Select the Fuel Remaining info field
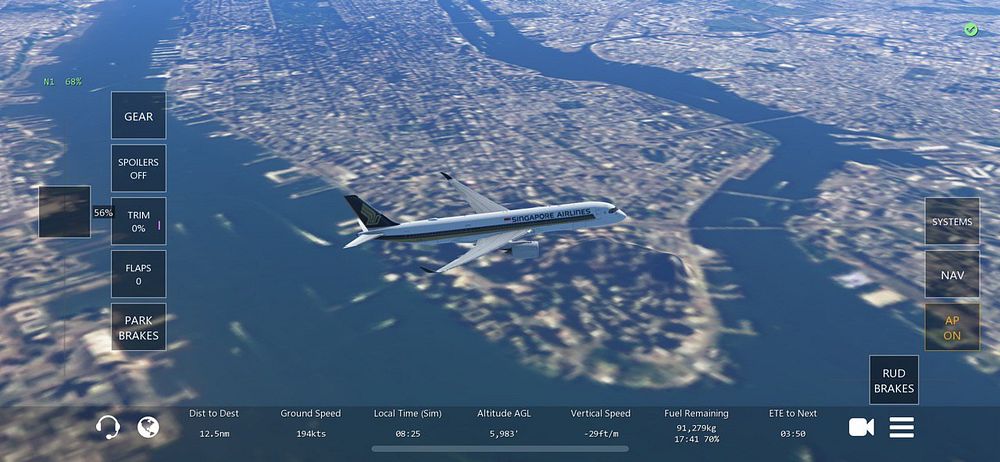The width and height of the screenshot is (1000, 462). point(696,423)
